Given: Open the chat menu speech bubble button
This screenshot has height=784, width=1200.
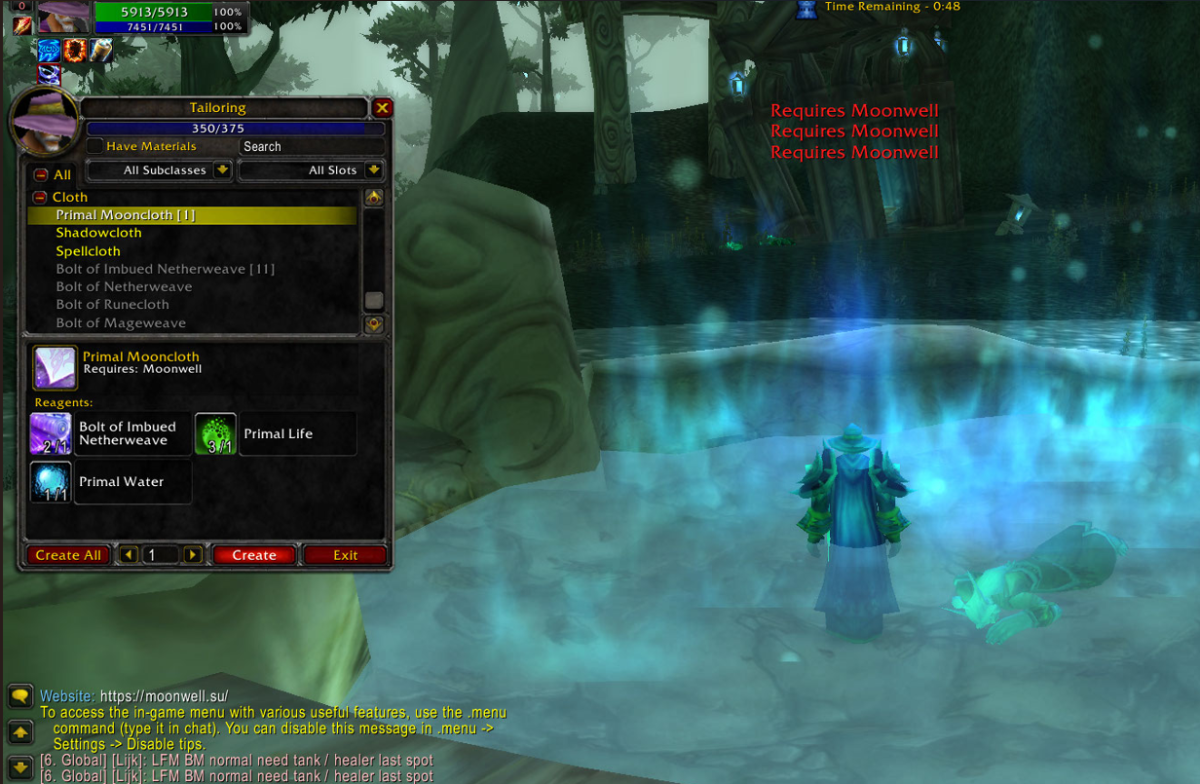Looking at the screenshot, I should click(19, 696).
